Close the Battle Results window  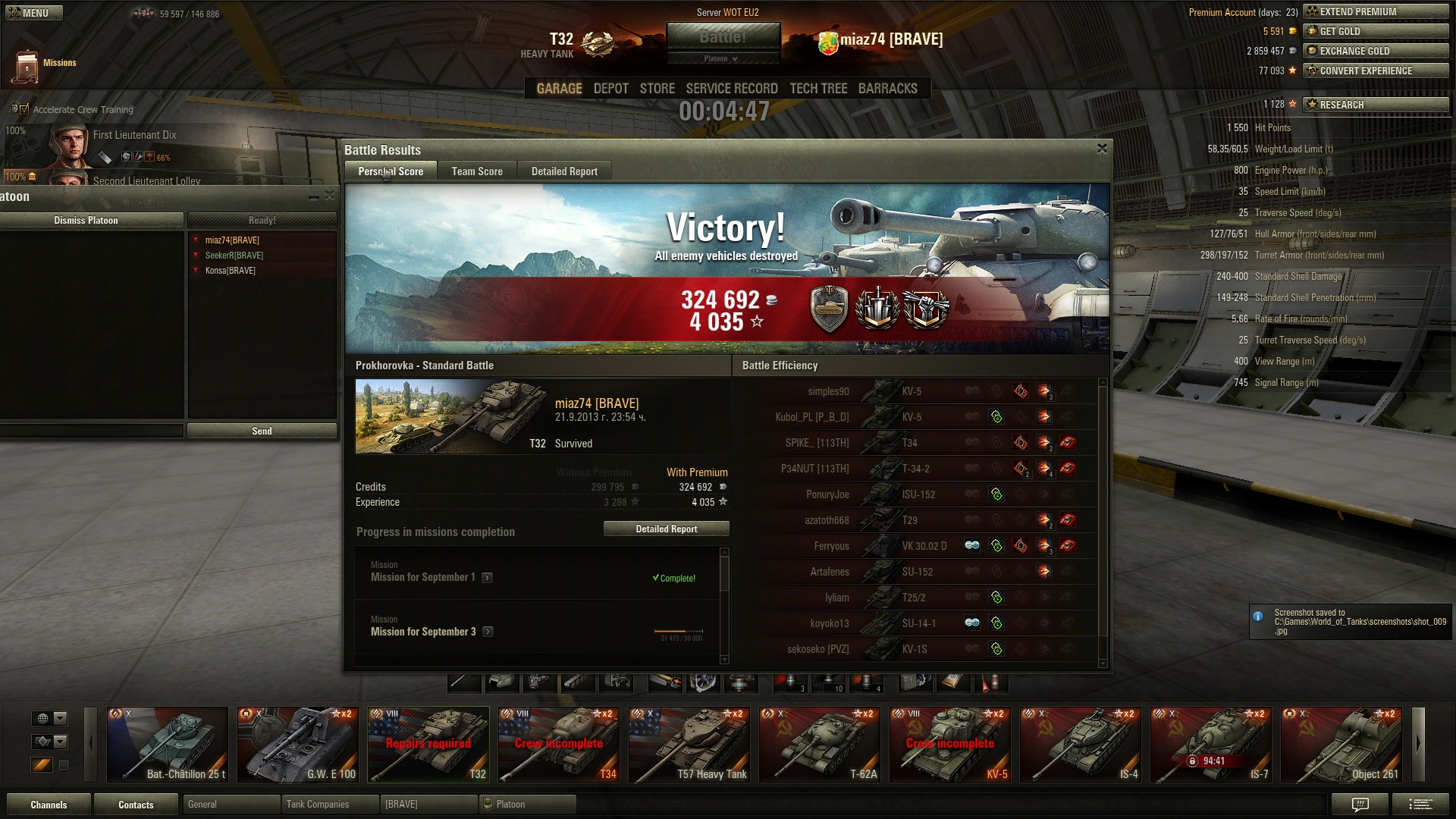(x=1102, y=149)
